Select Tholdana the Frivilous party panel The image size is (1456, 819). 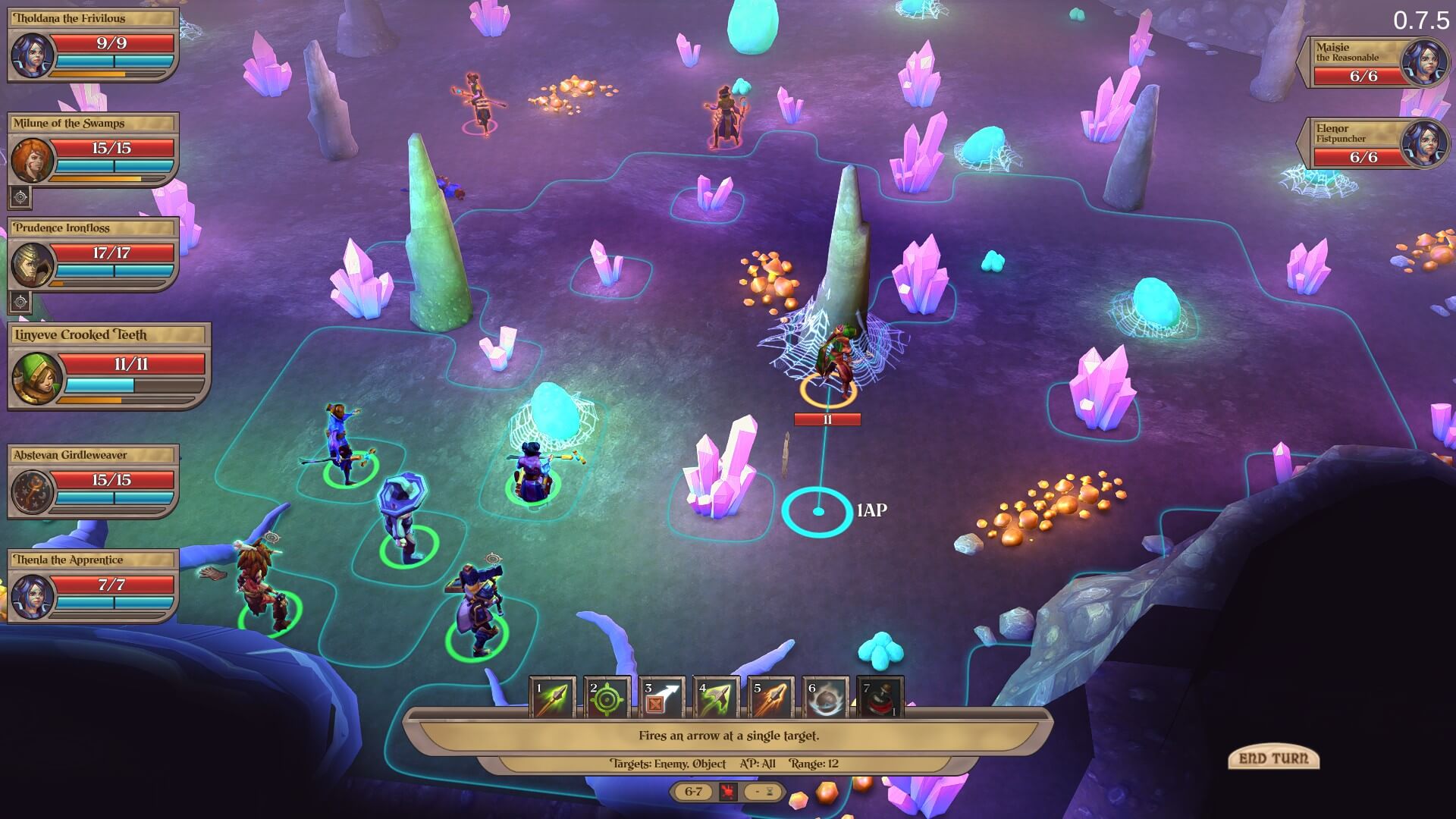(93, 45)
